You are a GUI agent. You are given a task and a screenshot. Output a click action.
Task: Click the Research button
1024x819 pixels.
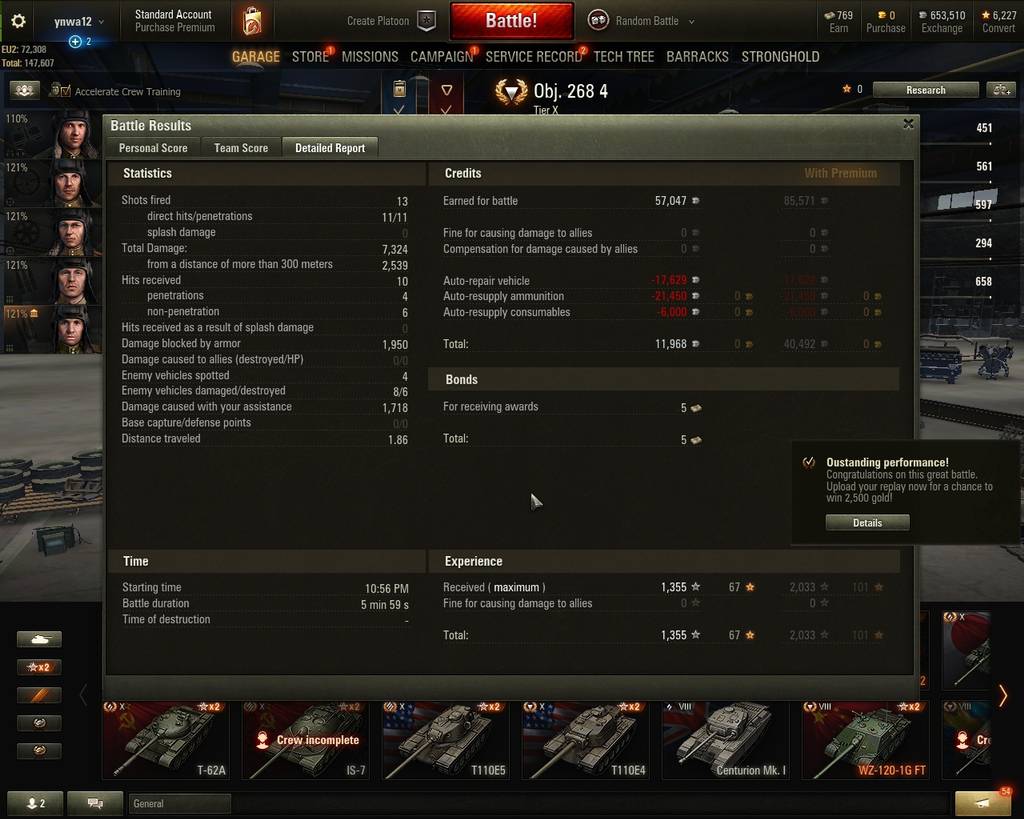(x=925, y=90)
